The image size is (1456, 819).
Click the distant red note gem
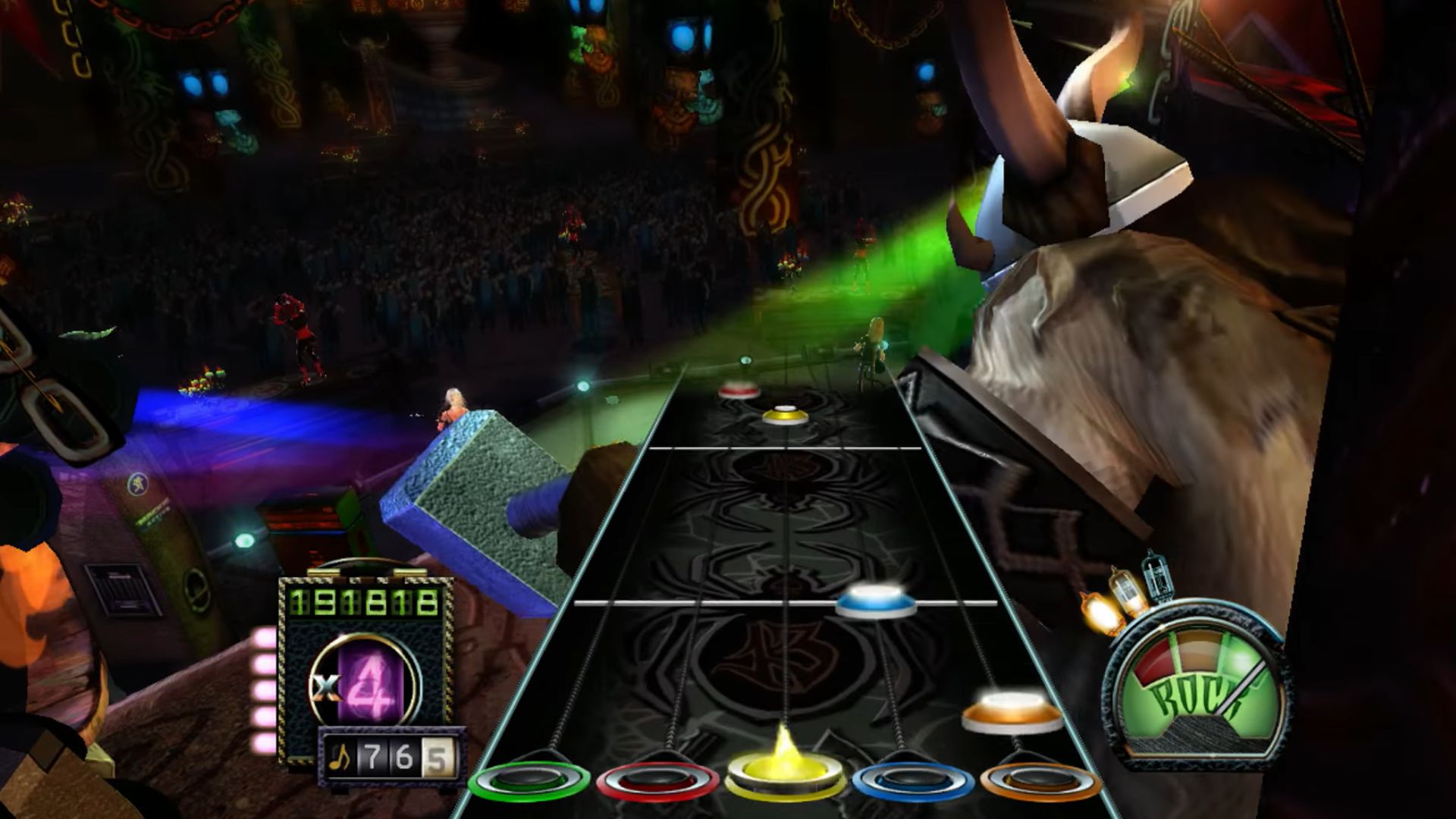[x=739, y=390]
